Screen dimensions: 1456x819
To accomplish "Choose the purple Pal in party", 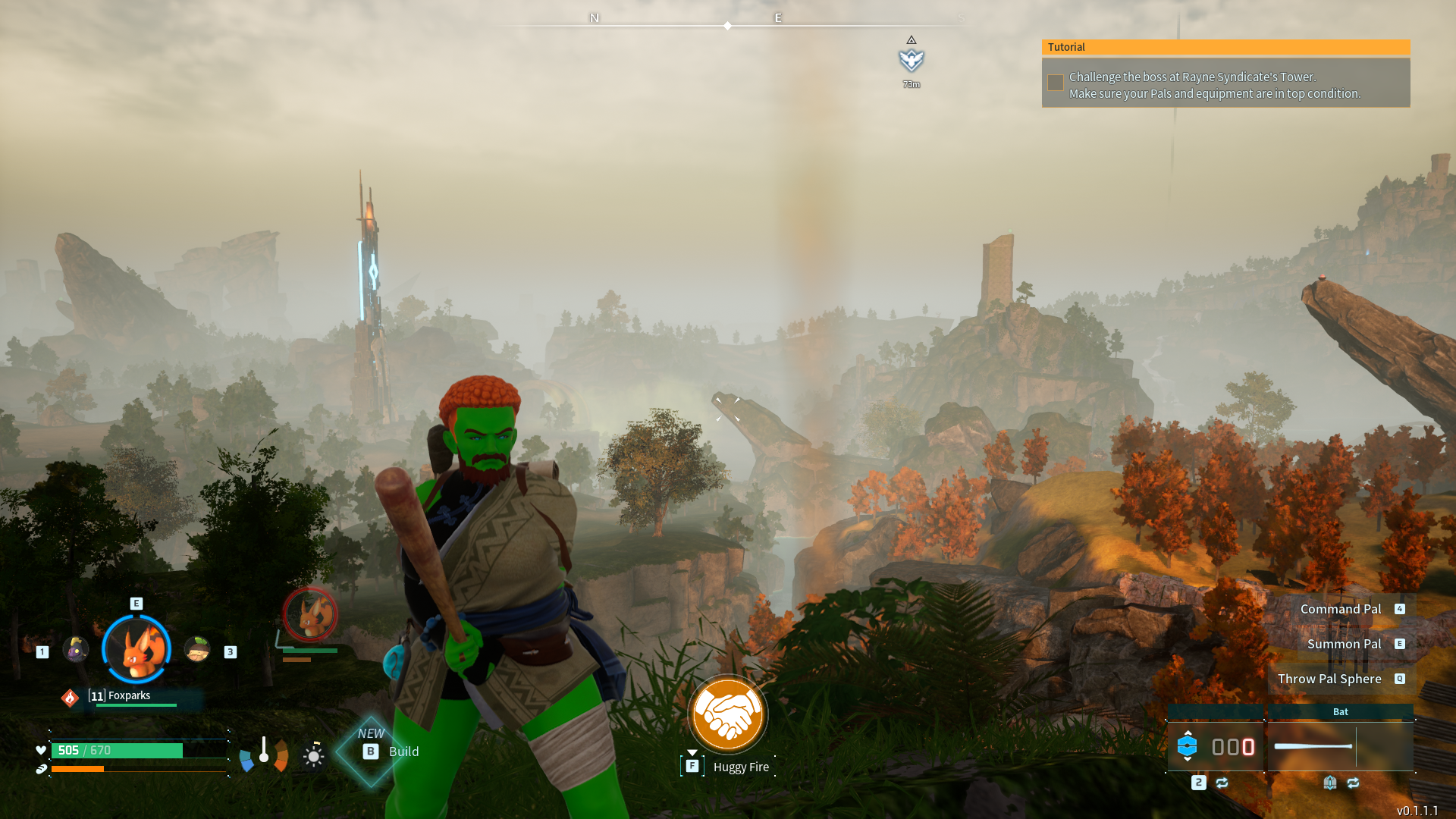I will point(76,650).
